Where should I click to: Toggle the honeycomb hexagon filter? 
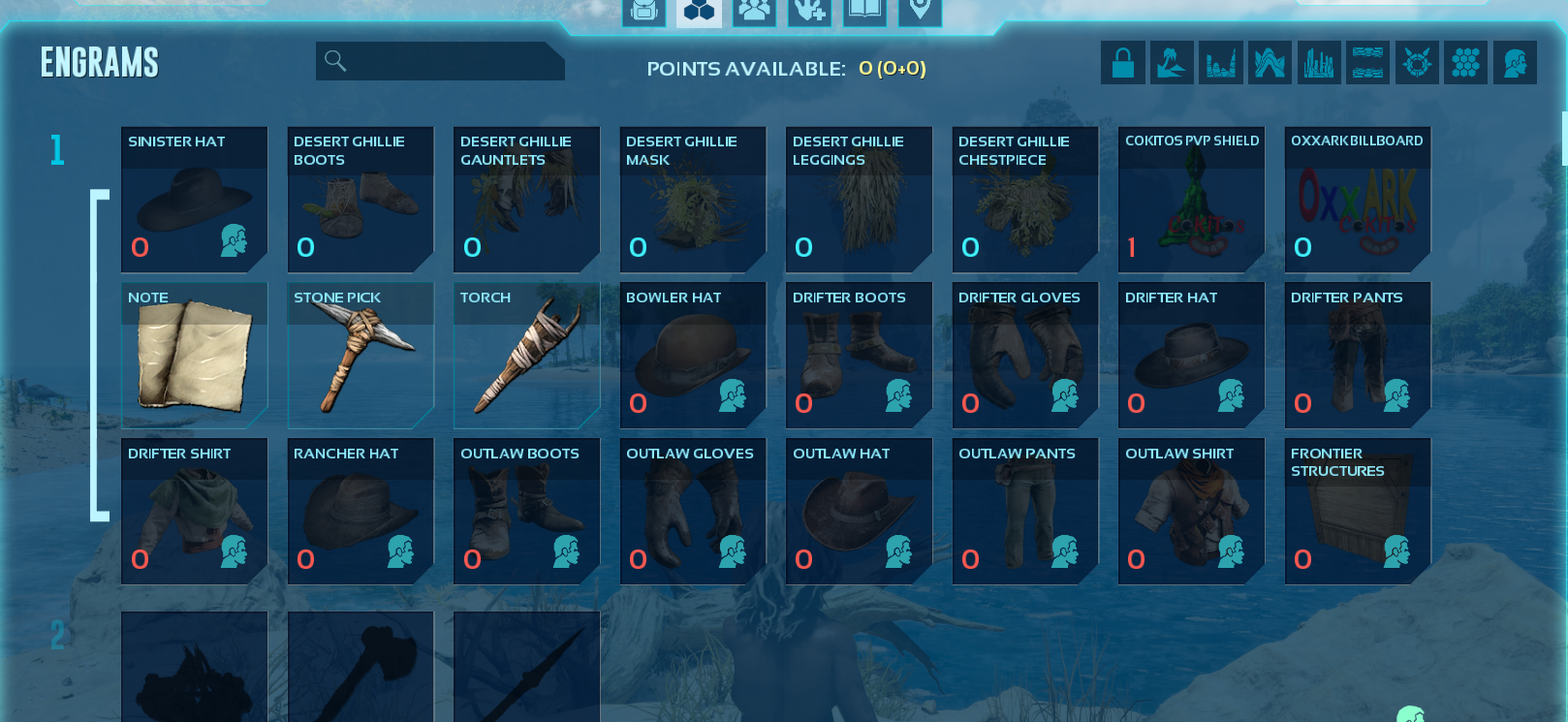click(x=1465, y=63)
